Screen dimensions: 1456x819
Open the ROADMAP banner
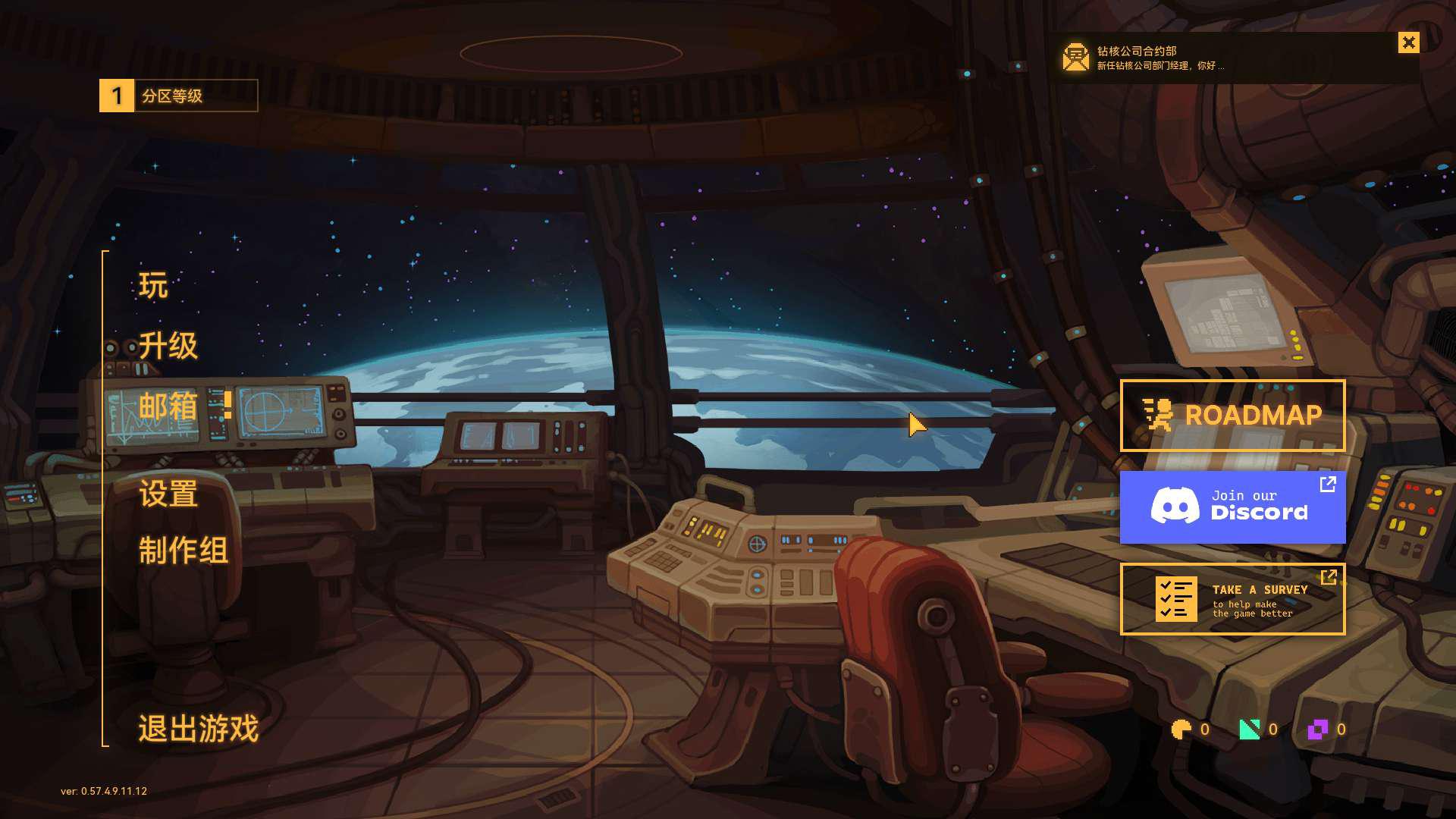coord(1232,416)
